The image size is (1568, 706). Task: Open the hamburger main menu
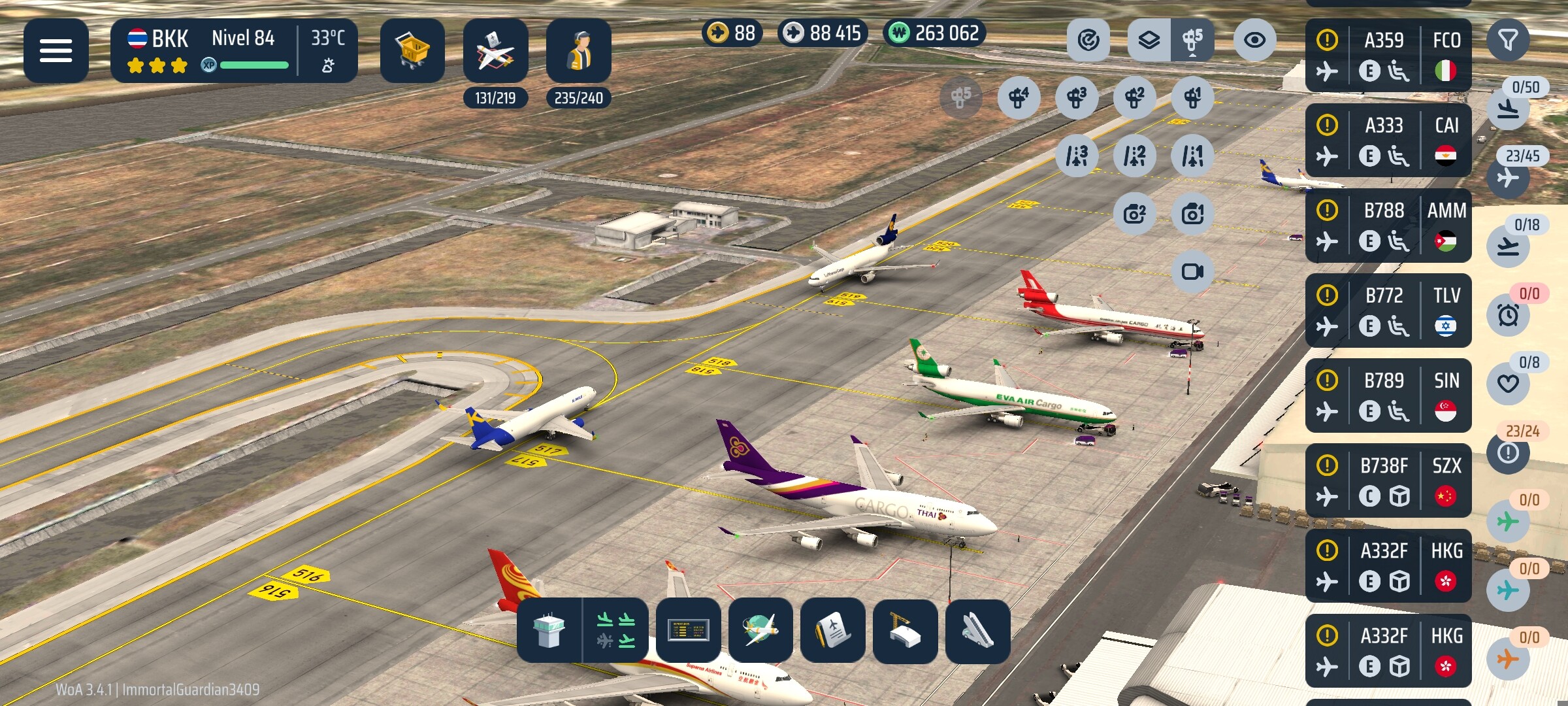(56, 50)
